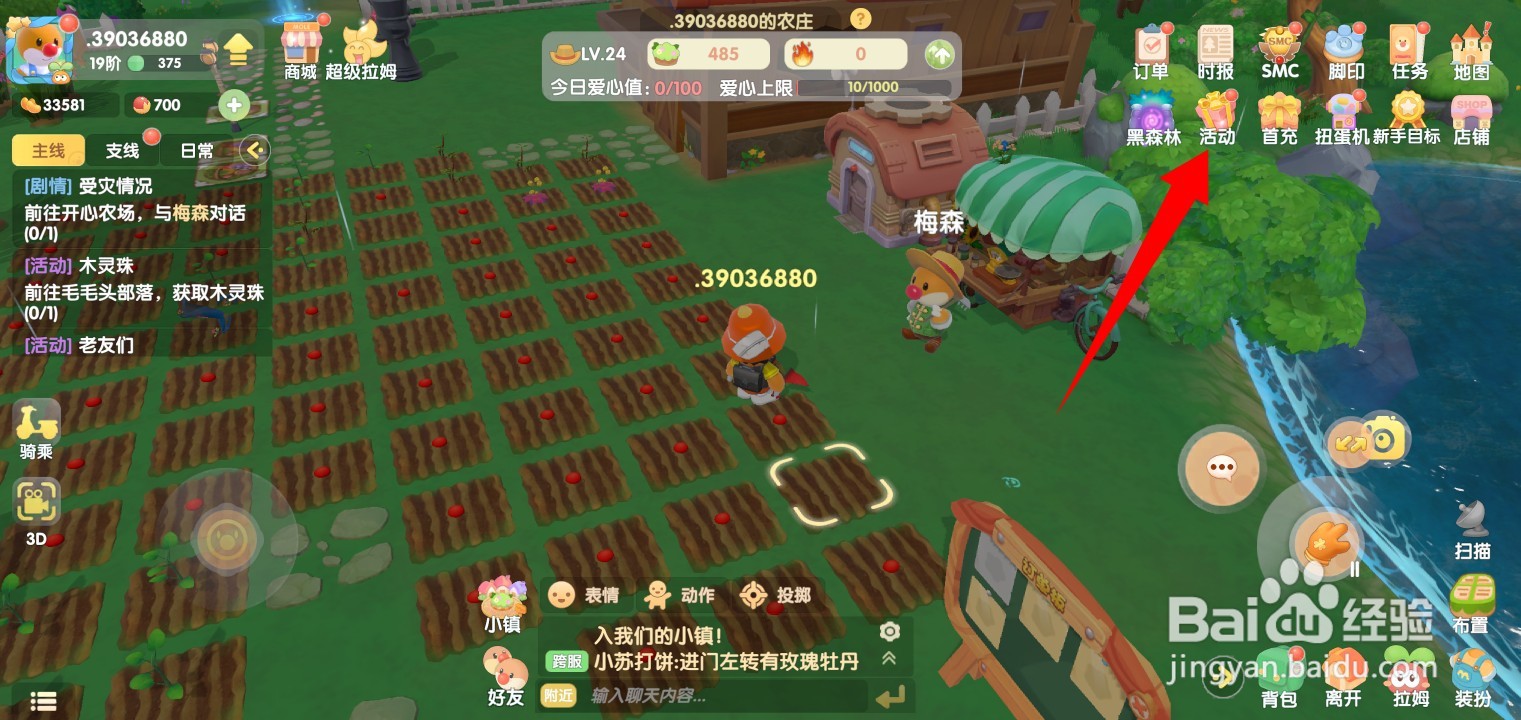1521x720 pixels.
Task: Switch to the 支线 quest tab
Action: click(x=123, y=150)
